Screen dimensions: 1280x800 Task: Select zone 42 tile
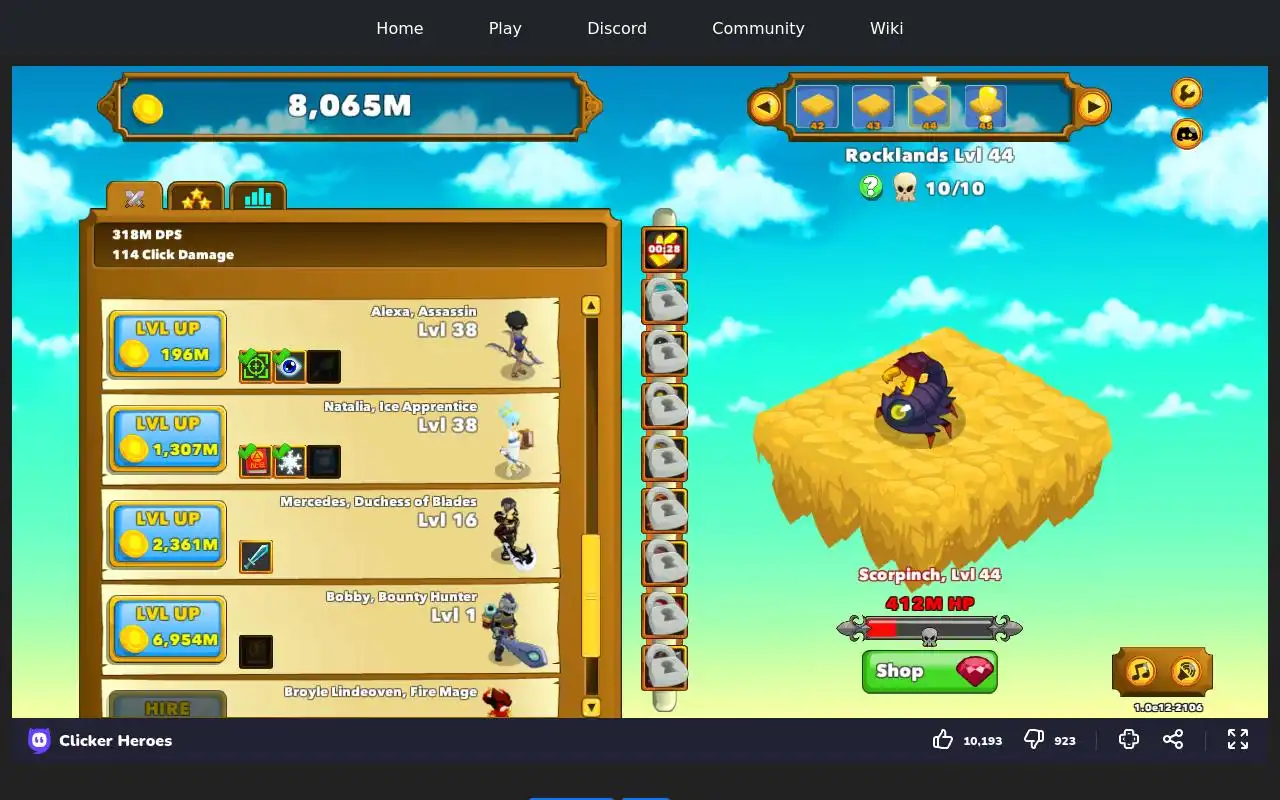pos(817,107)
